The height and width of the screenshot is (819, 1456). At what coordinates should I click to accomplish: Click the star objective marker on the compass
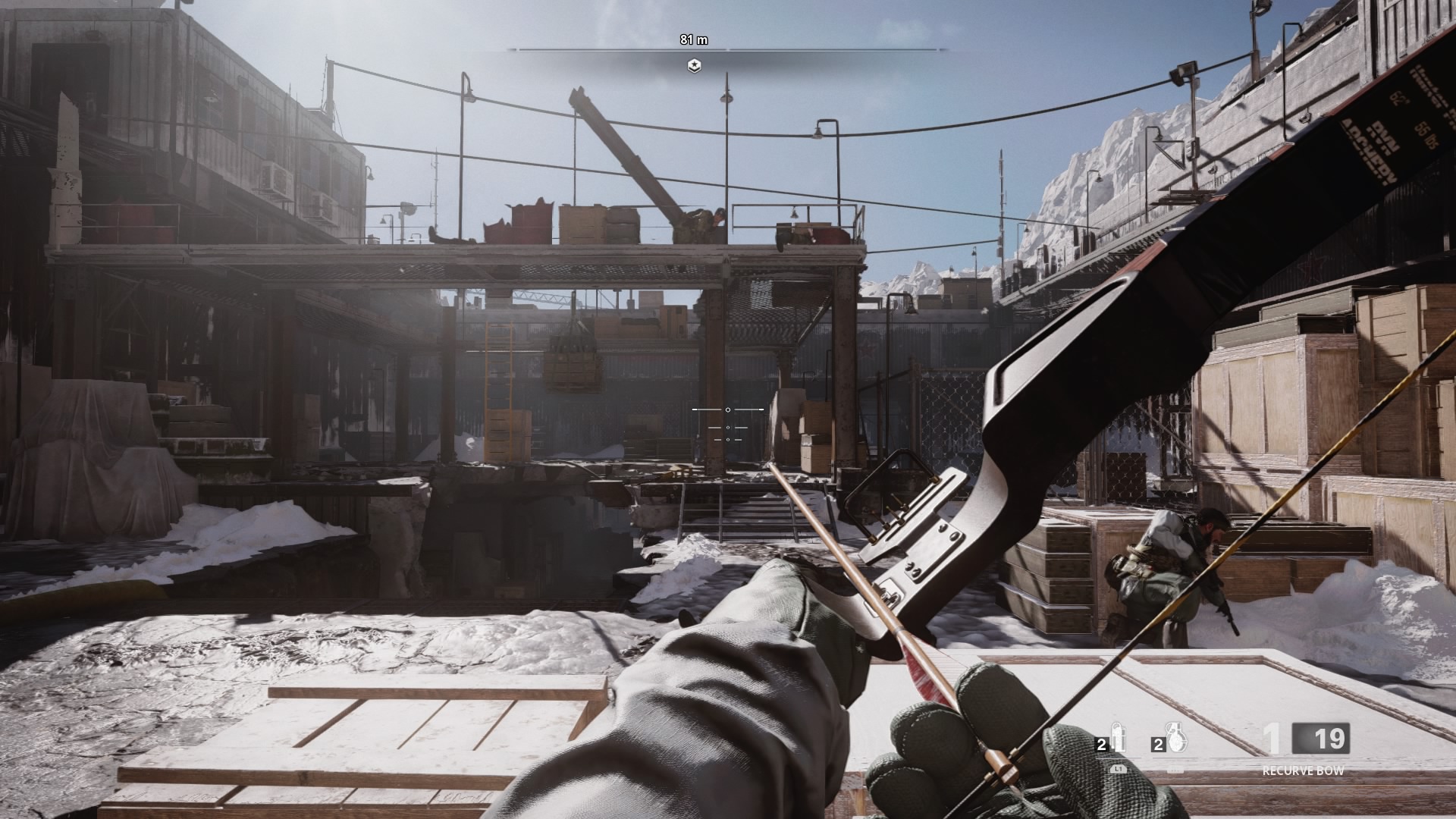[694, 67]
